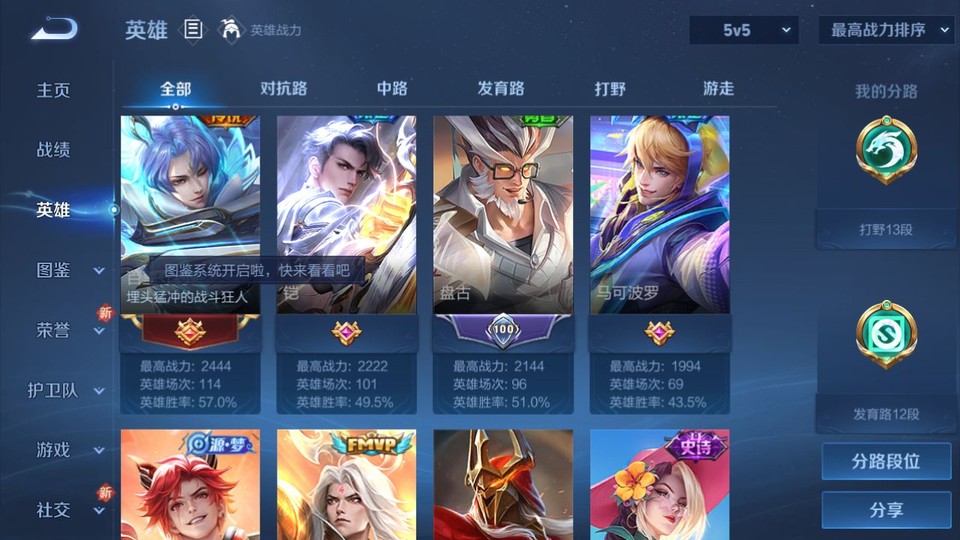Switch to the 中路 tab
This screenshot has width=960, height=540.
click(392, 88)
